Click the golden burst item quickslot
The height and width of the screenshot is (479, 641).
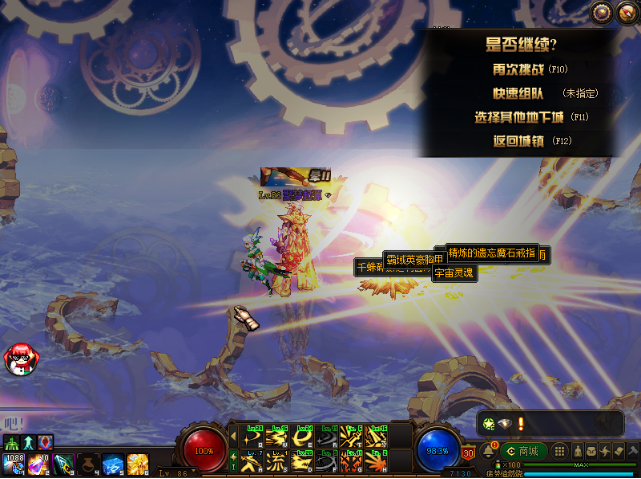click(137, 465)
